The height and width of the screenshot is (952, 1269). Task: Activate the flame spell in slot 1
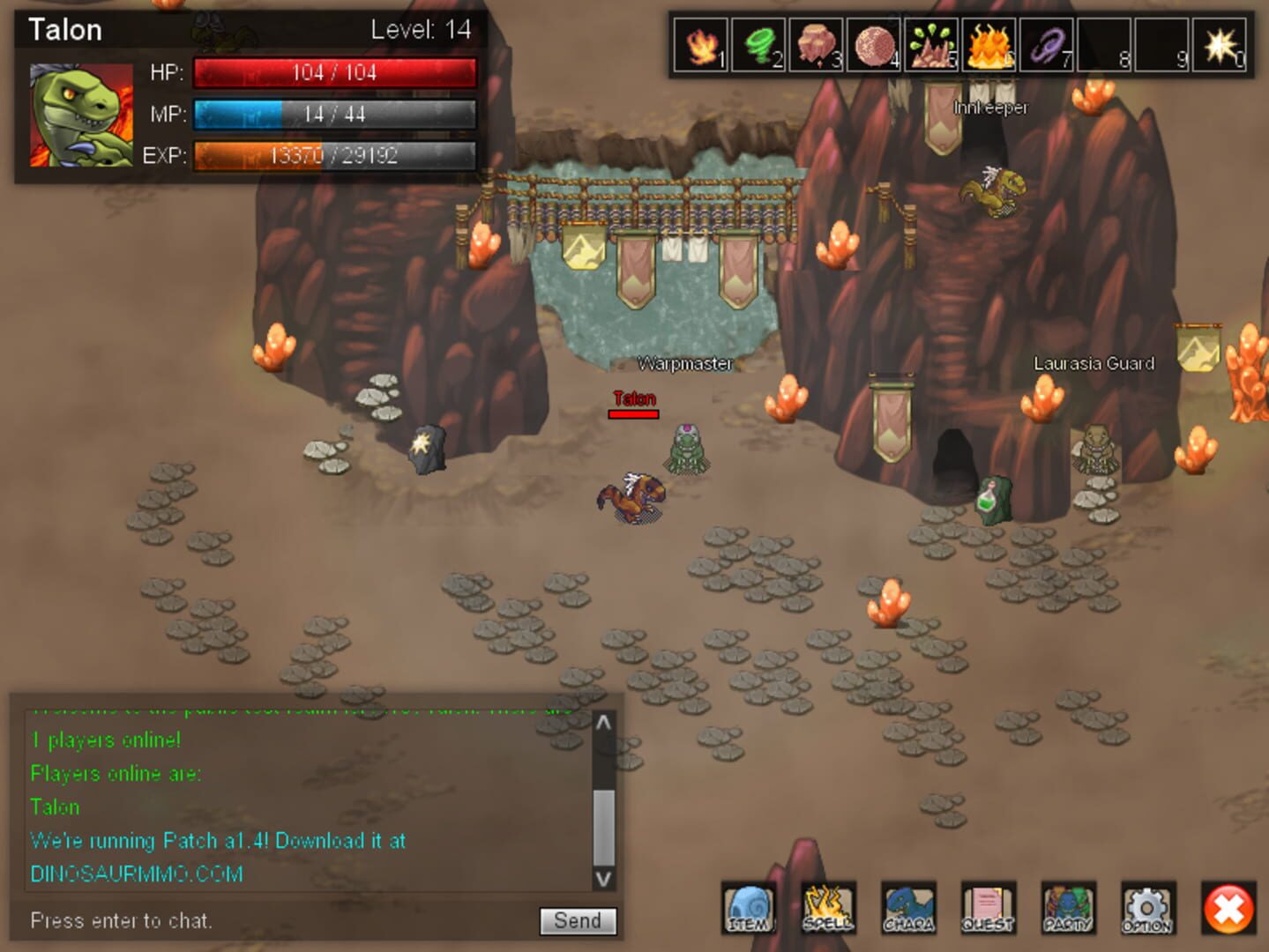point(701,45)
